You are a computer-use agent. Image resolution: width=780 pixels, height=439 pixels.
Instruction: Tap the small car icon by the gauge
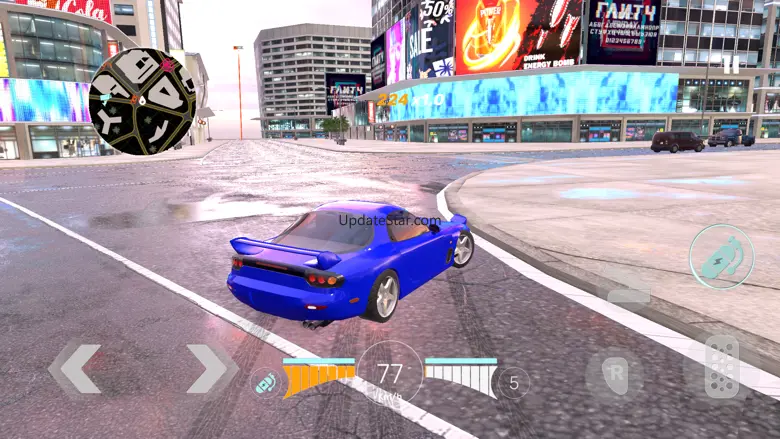[264, 382]
